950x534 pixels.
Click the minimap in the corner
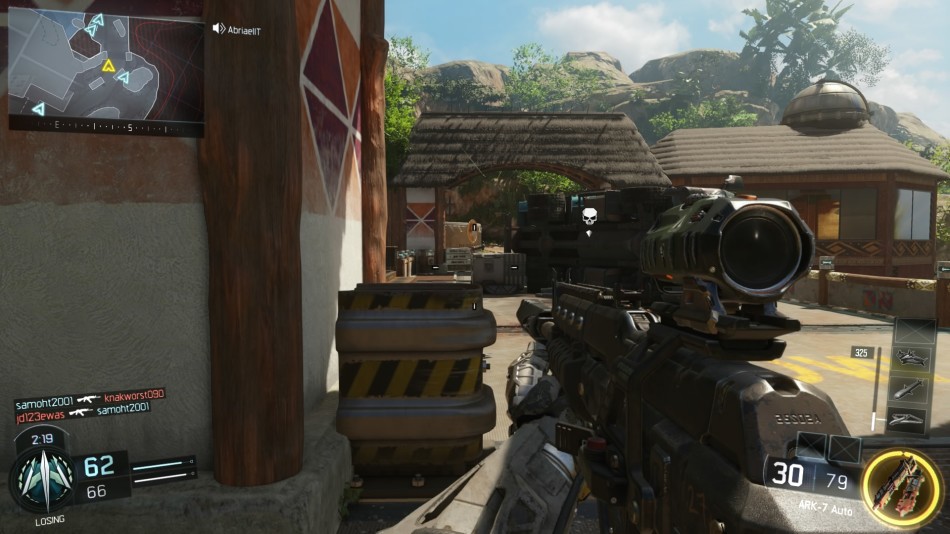pos(106,64)
